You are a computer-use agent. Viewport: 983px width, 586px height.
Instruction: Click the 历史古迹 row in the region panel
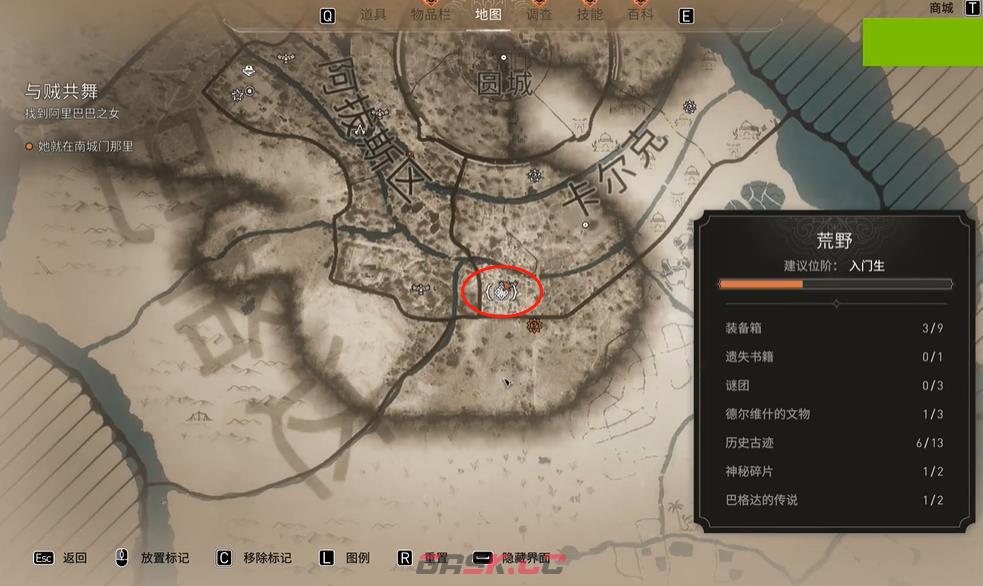tap(834, 443)
